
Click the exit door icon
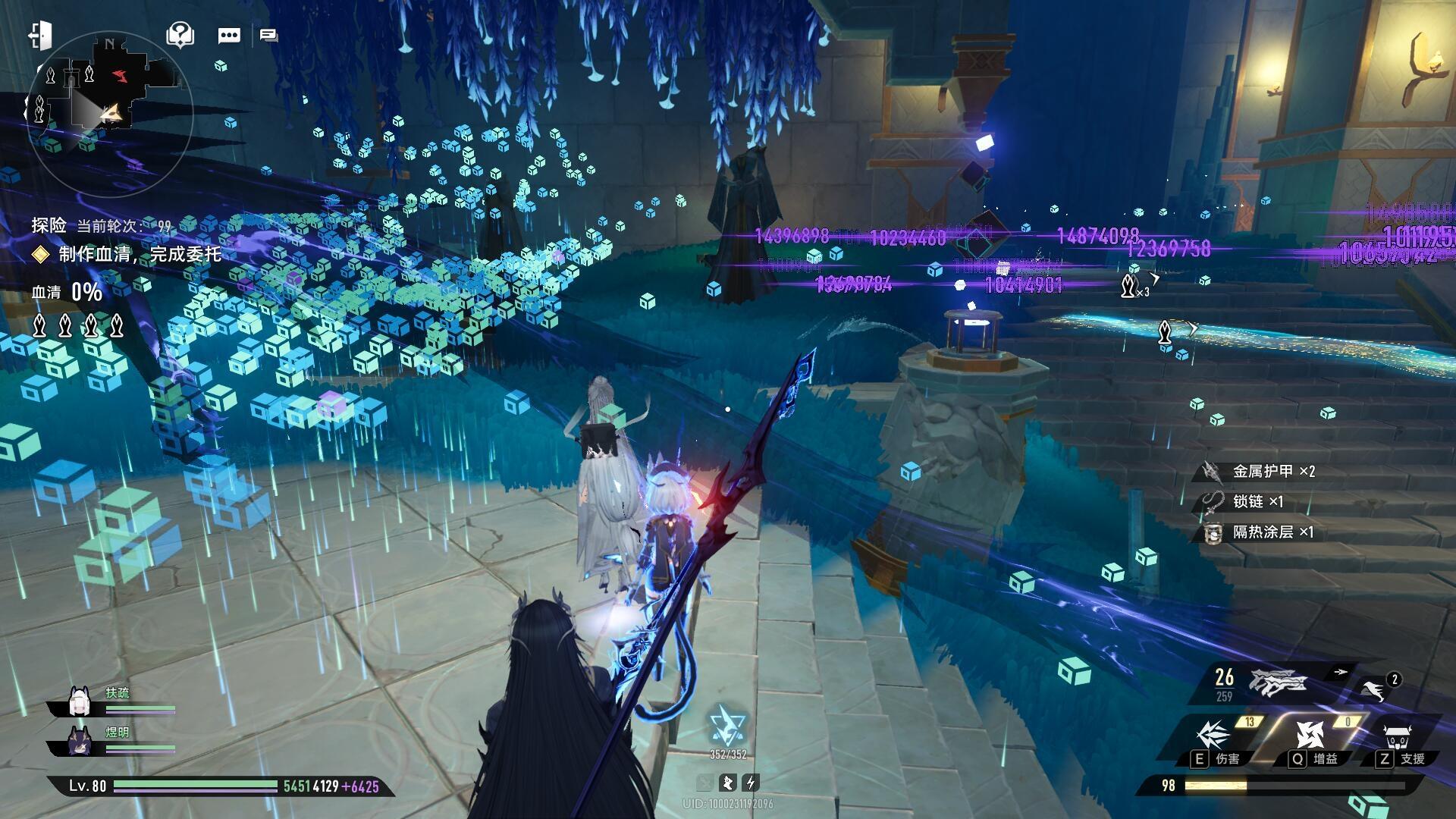pos(40,36)
